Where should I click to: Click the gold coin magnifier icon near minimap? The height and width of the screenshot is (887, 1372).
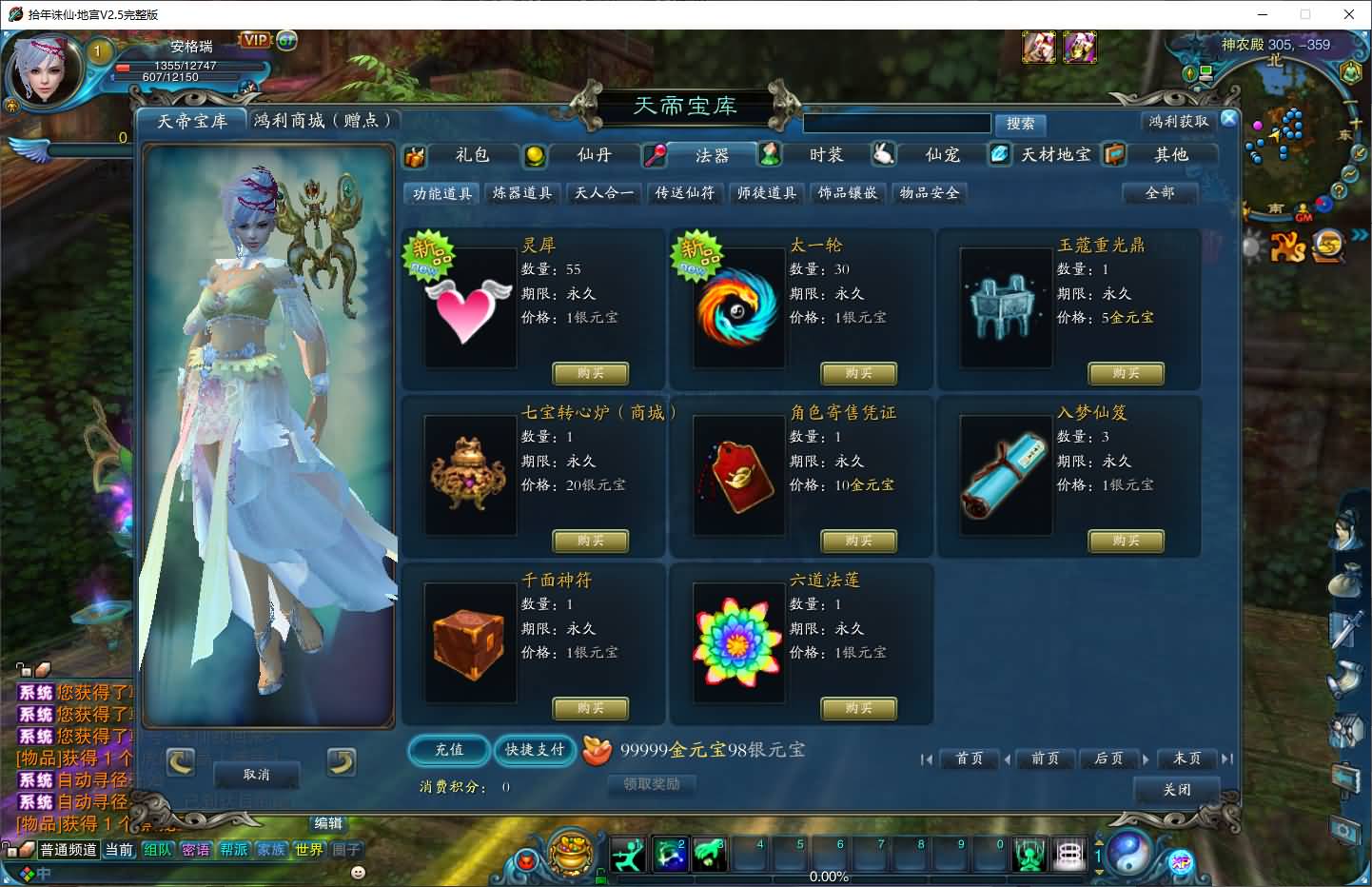coord(1328,246)
